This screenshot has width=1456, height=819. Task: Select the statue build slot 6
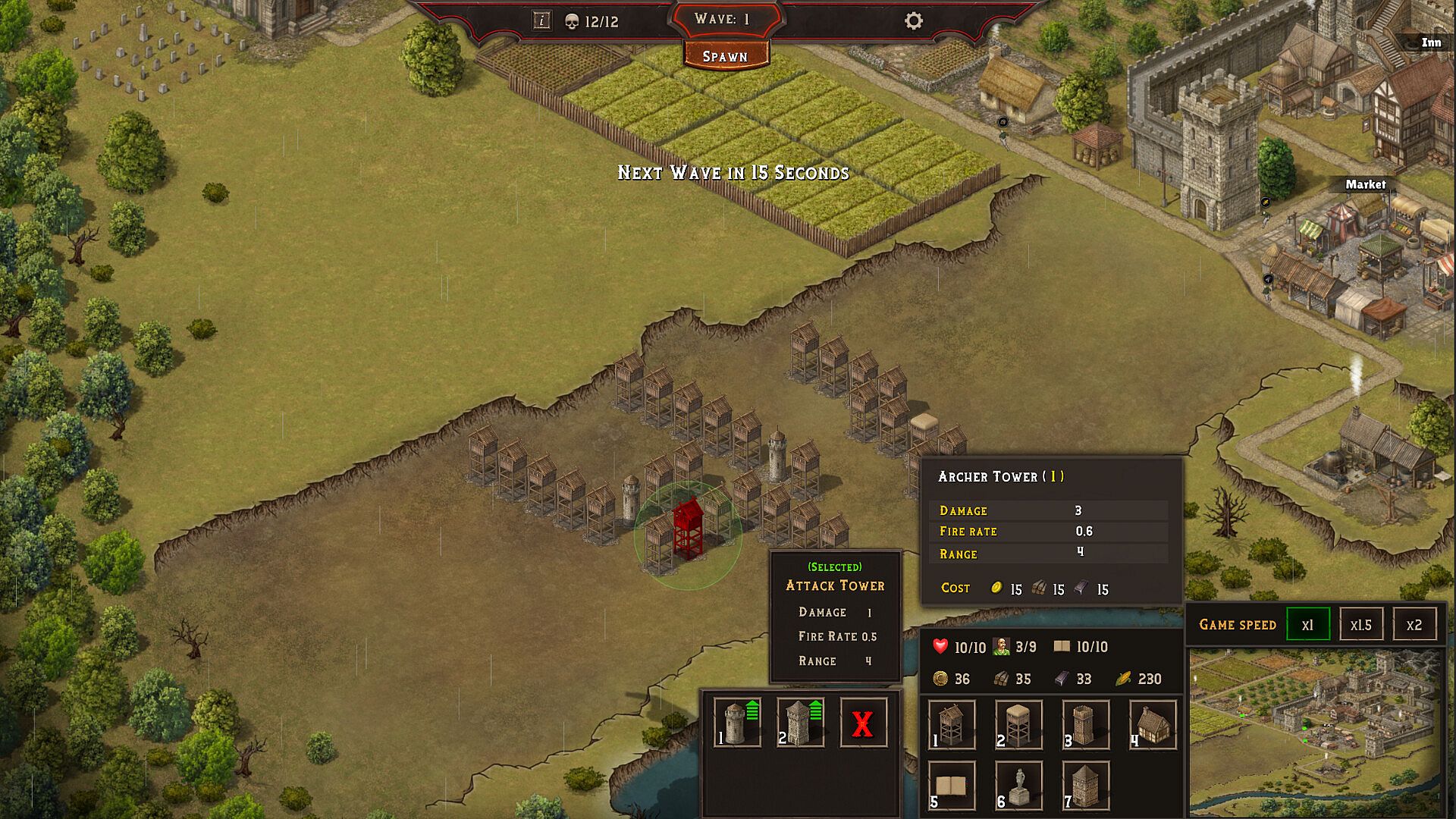(1018, 786)
